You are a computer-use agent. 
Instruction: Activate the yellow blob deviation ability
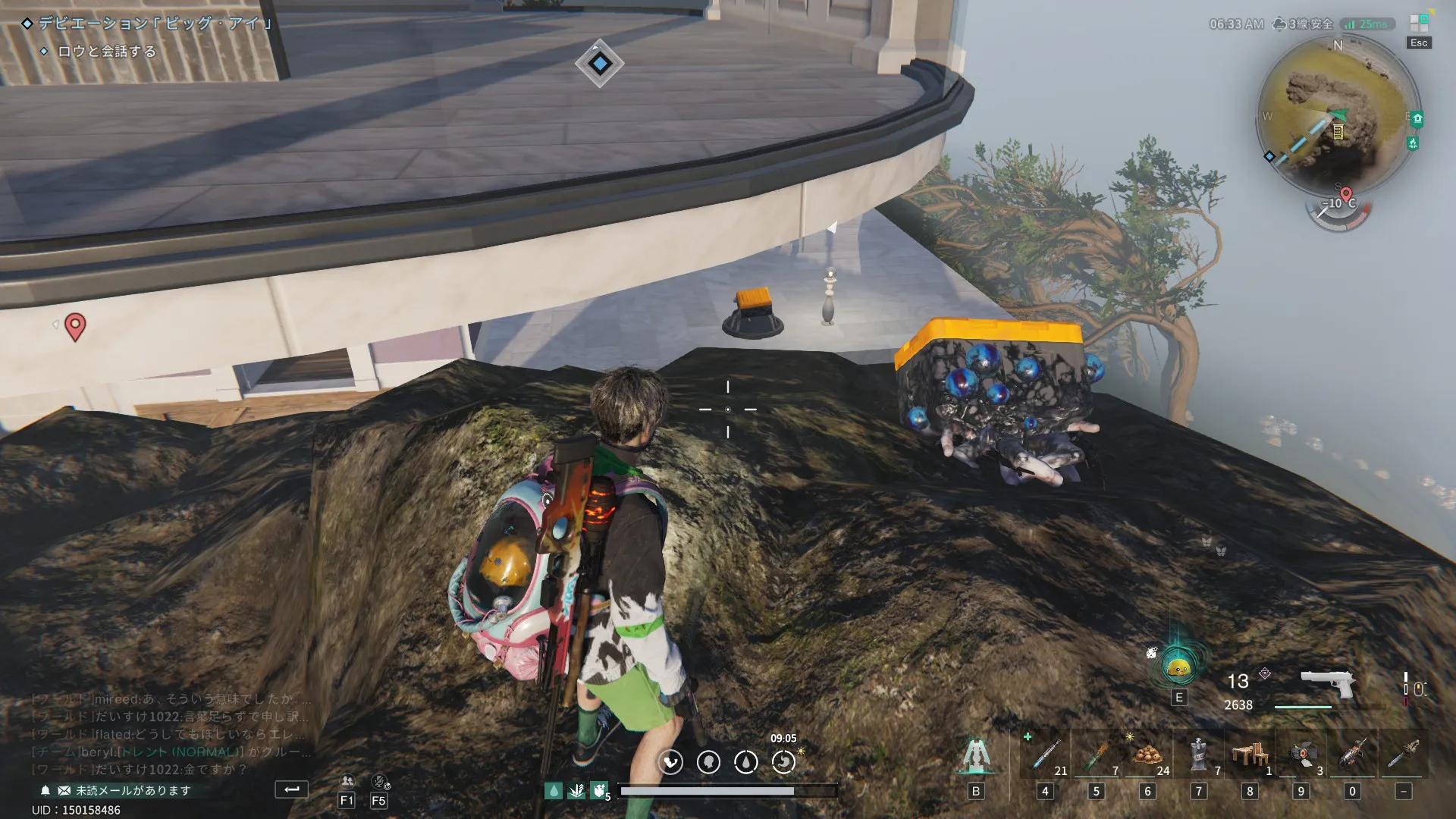(1178, 667)
